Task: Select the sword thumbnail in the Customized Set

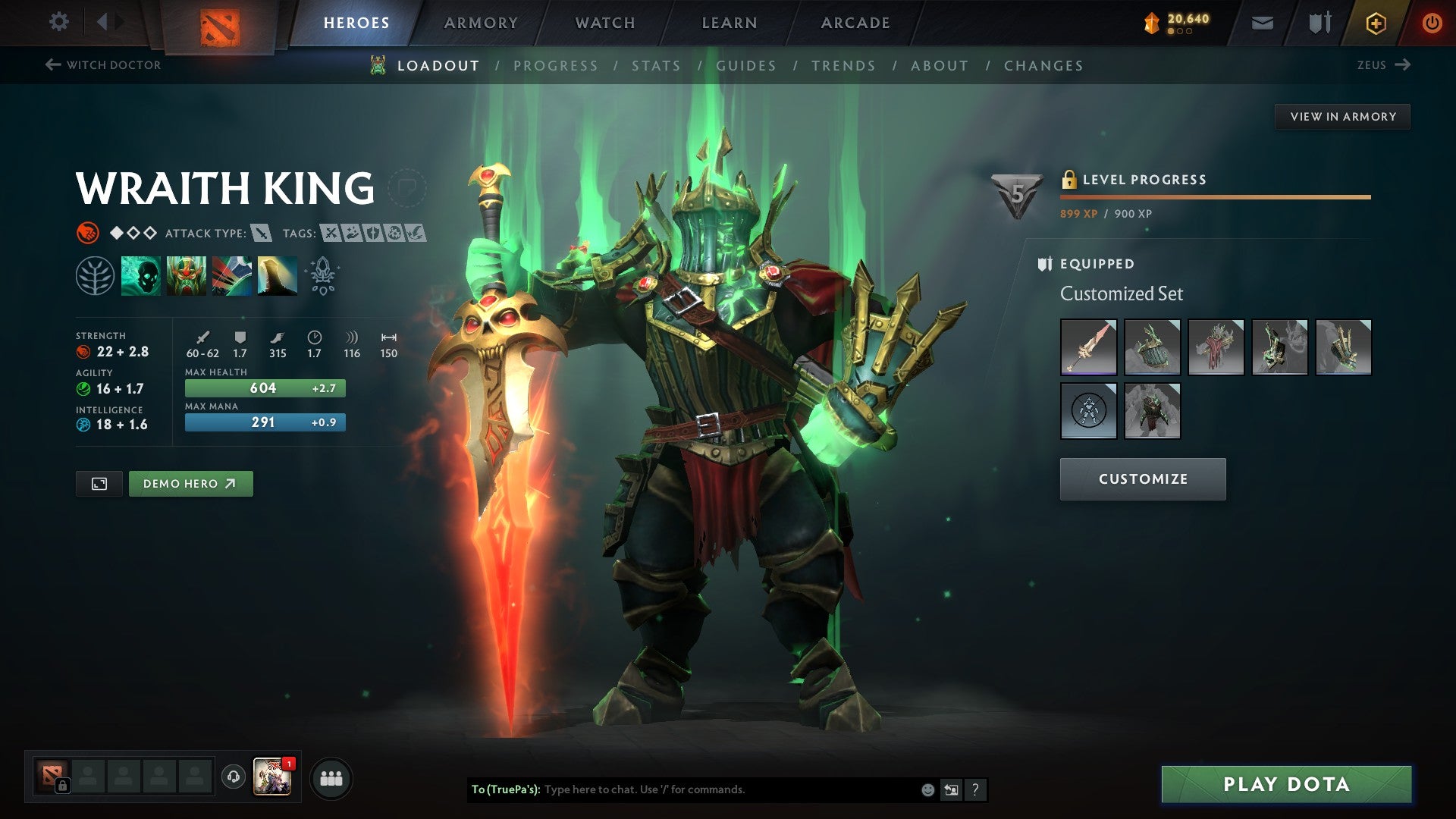Action: 1088,347
